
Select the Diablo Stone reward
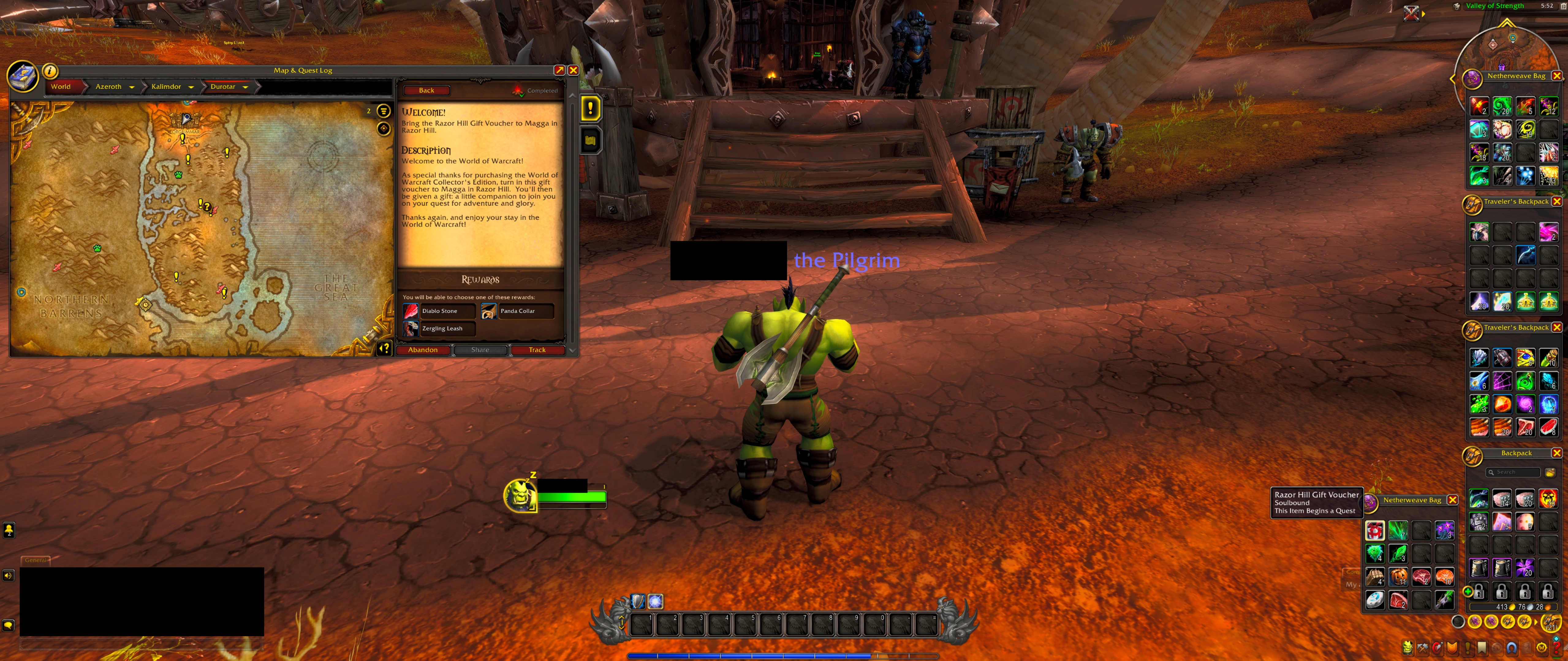(439, 311)
